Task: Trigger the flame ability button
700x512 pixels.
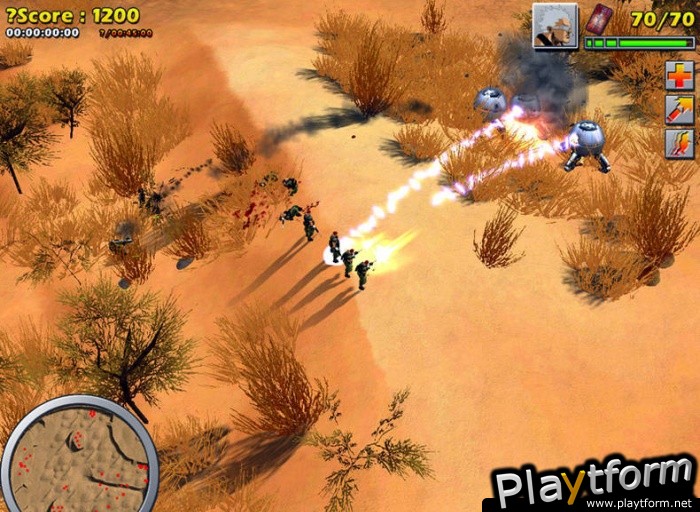Action: coord(679,143)
